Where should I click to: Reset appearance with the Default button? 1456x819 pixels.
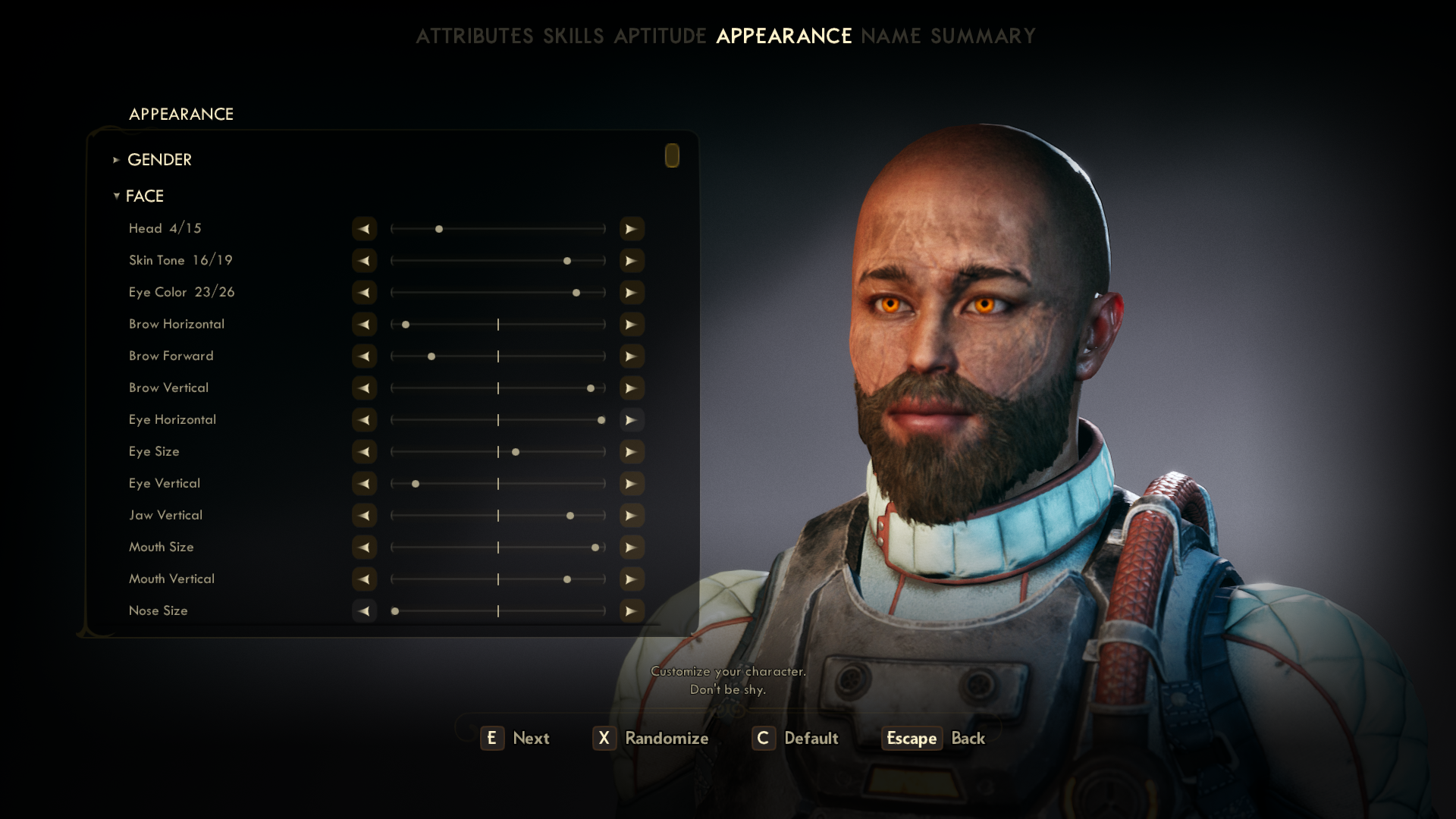[x=795, y=738]
